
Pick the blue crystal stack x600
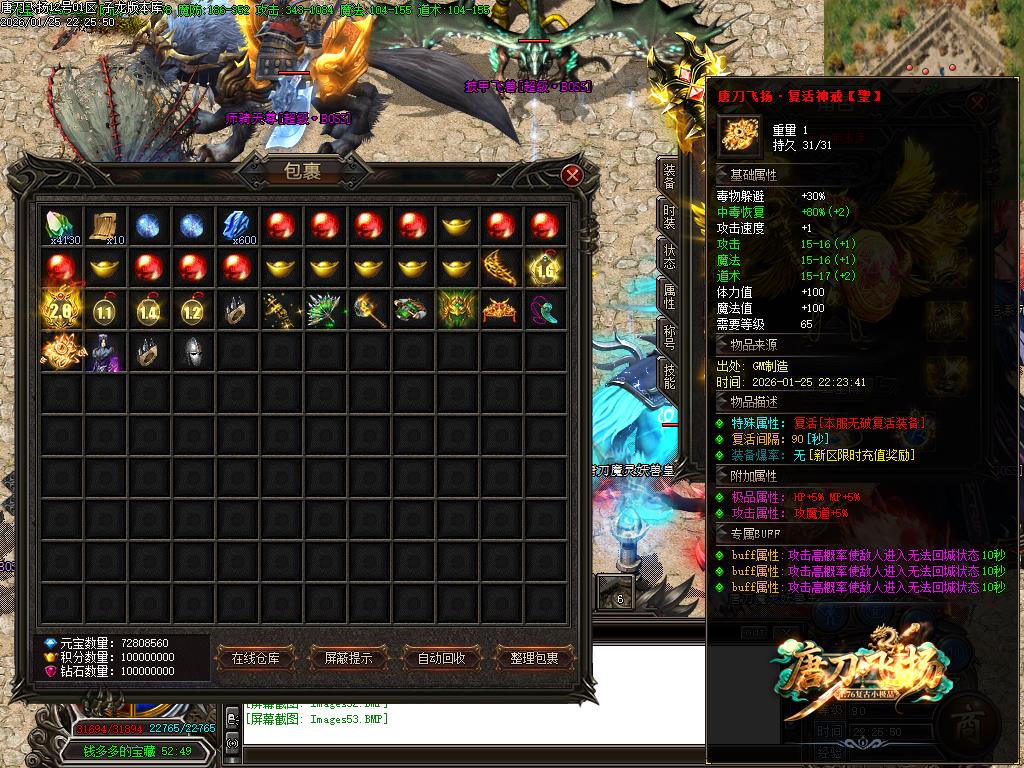click(x=237, y=226)
